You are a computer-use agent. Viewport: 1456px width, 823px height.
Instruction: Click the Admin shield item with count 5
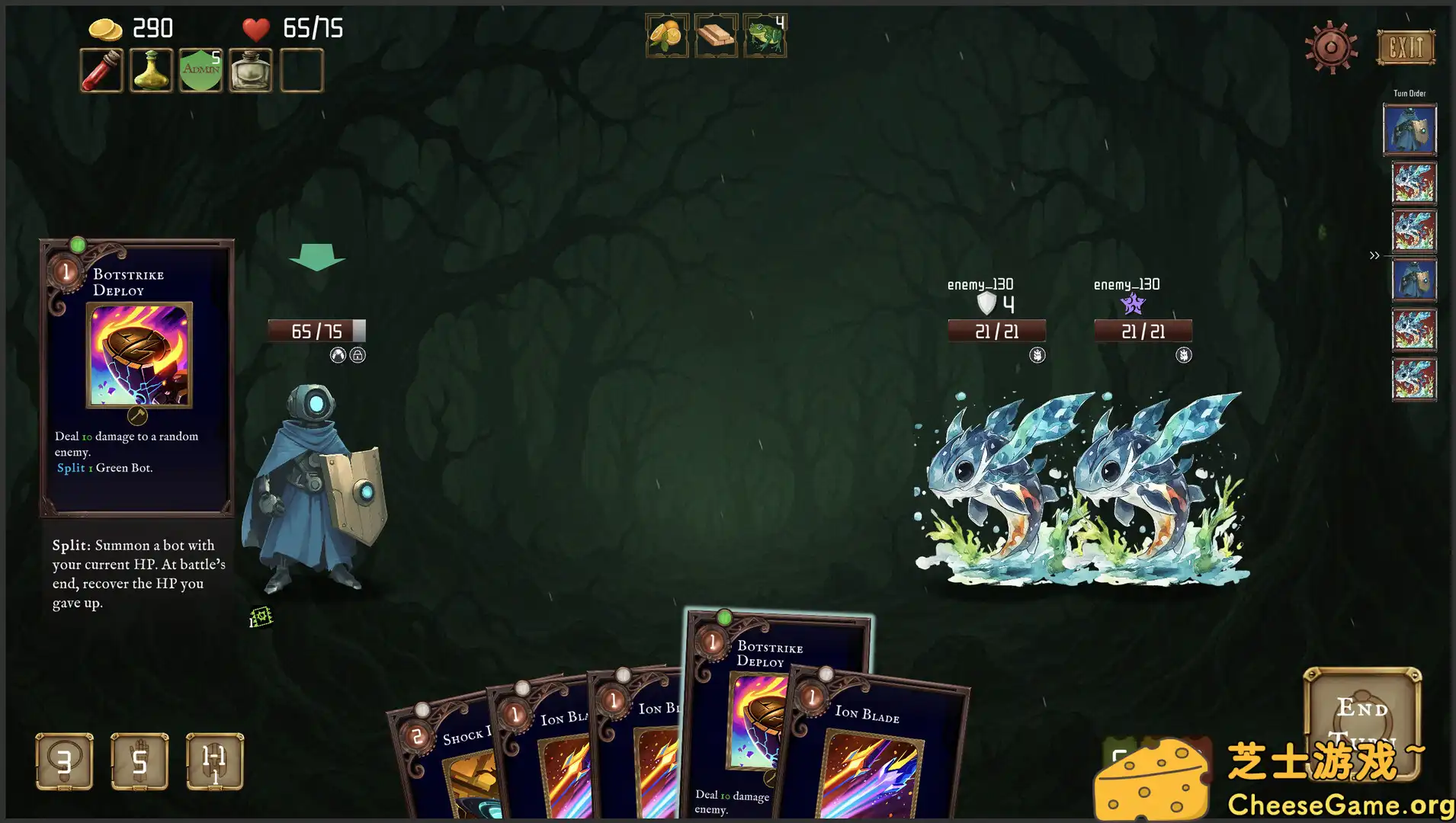coord(200,69)
